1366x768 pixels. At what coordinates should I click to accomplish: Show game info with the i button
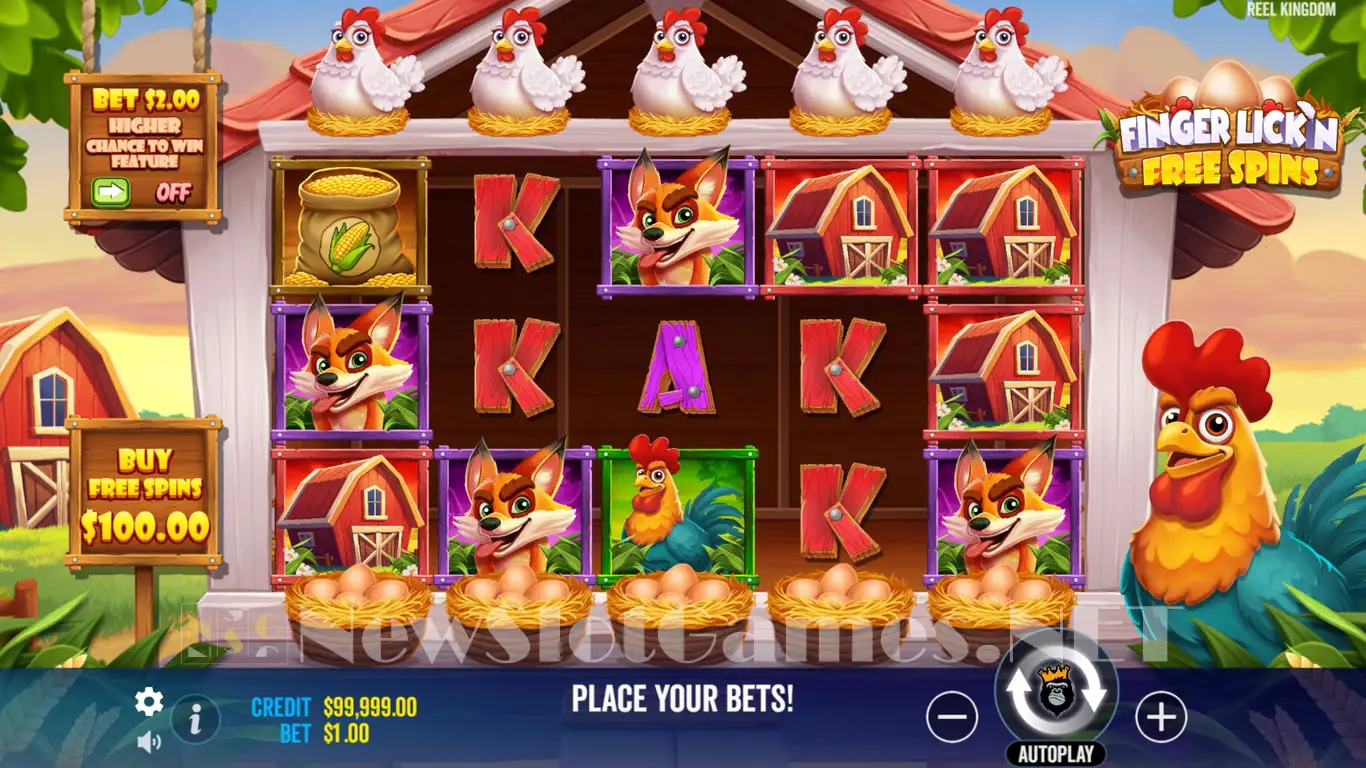coord(196,717)
